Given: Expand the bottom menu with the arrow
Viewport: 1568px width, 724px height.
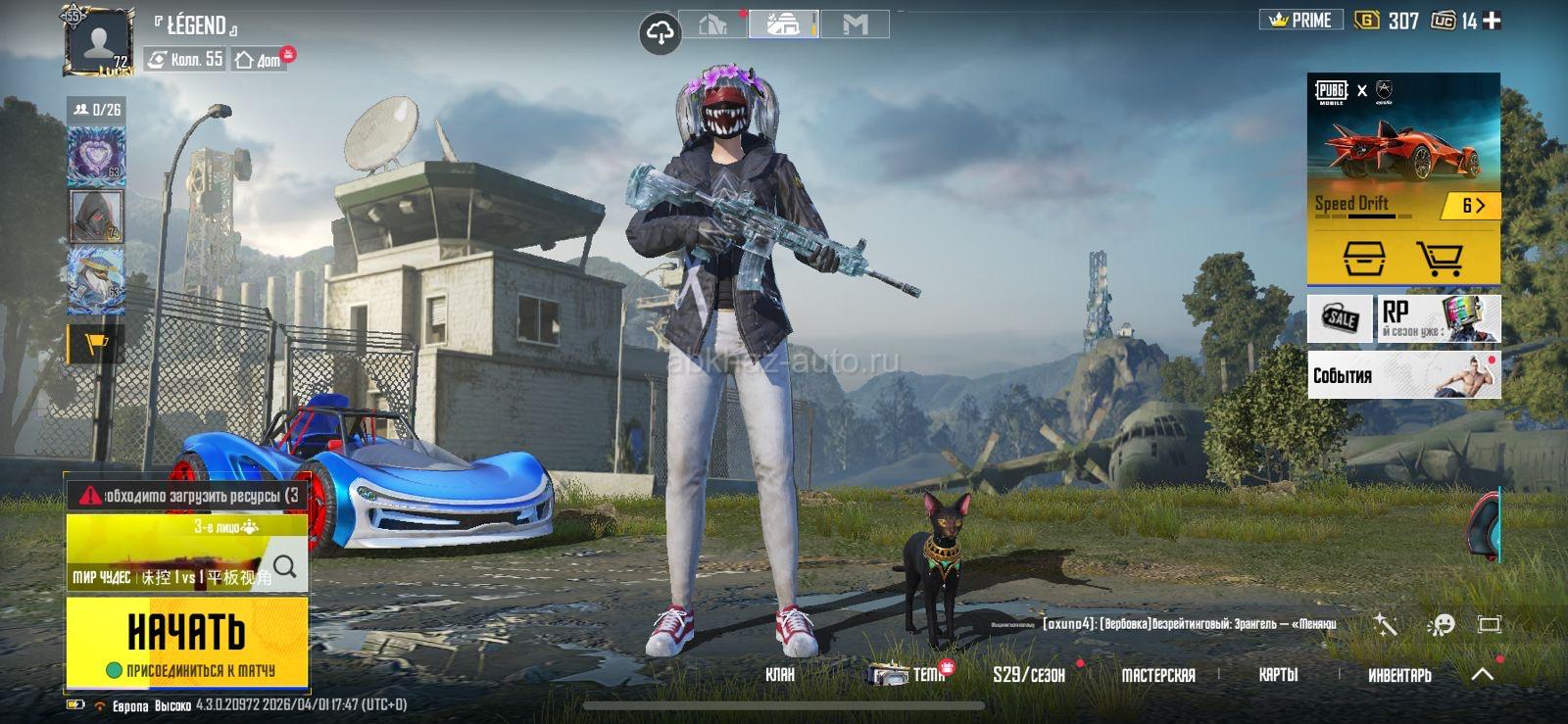Looking at the screenshot, I should 1483,674.
